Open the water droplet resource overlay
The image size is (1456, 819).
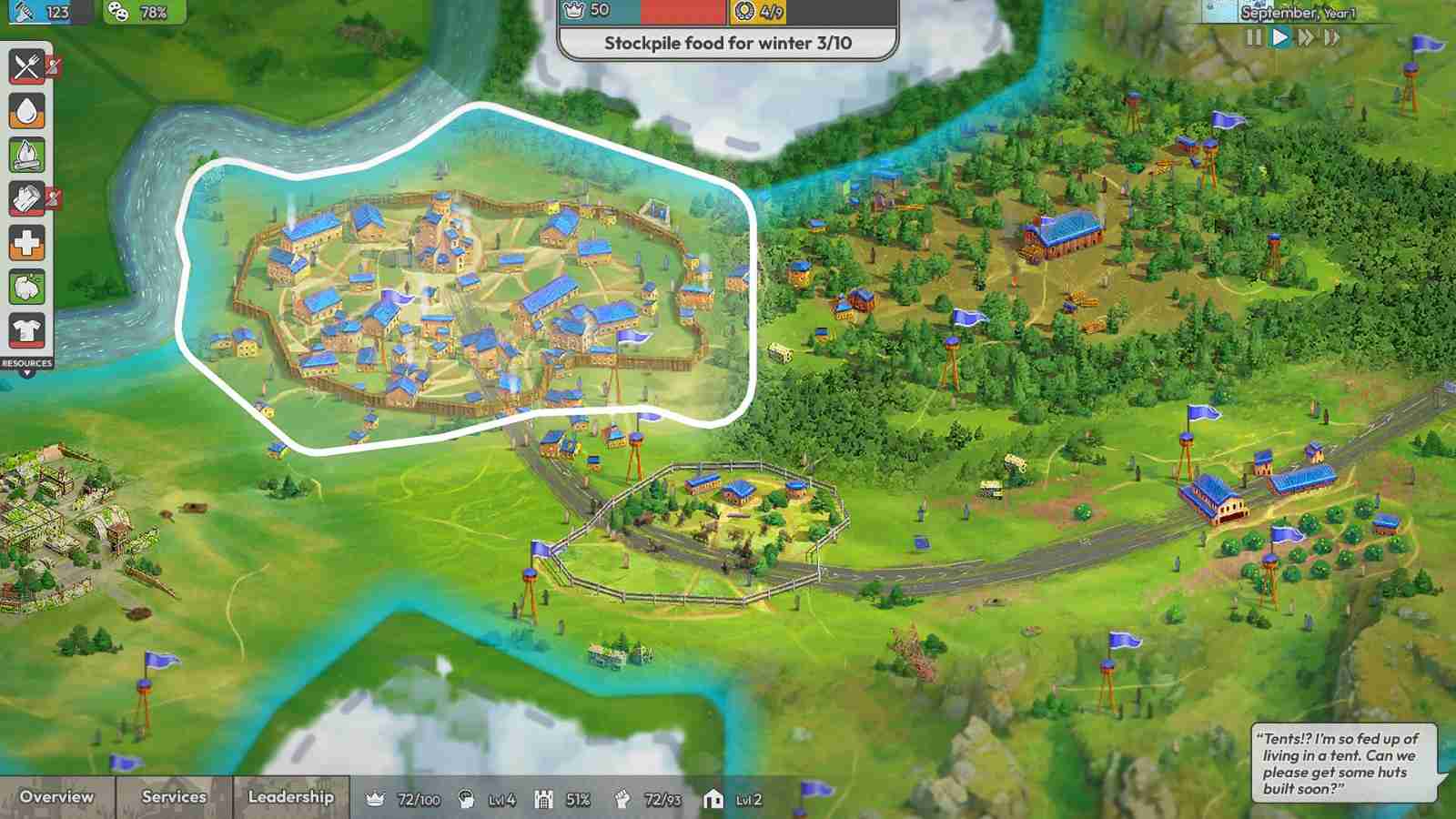click(x=26, y=111)
